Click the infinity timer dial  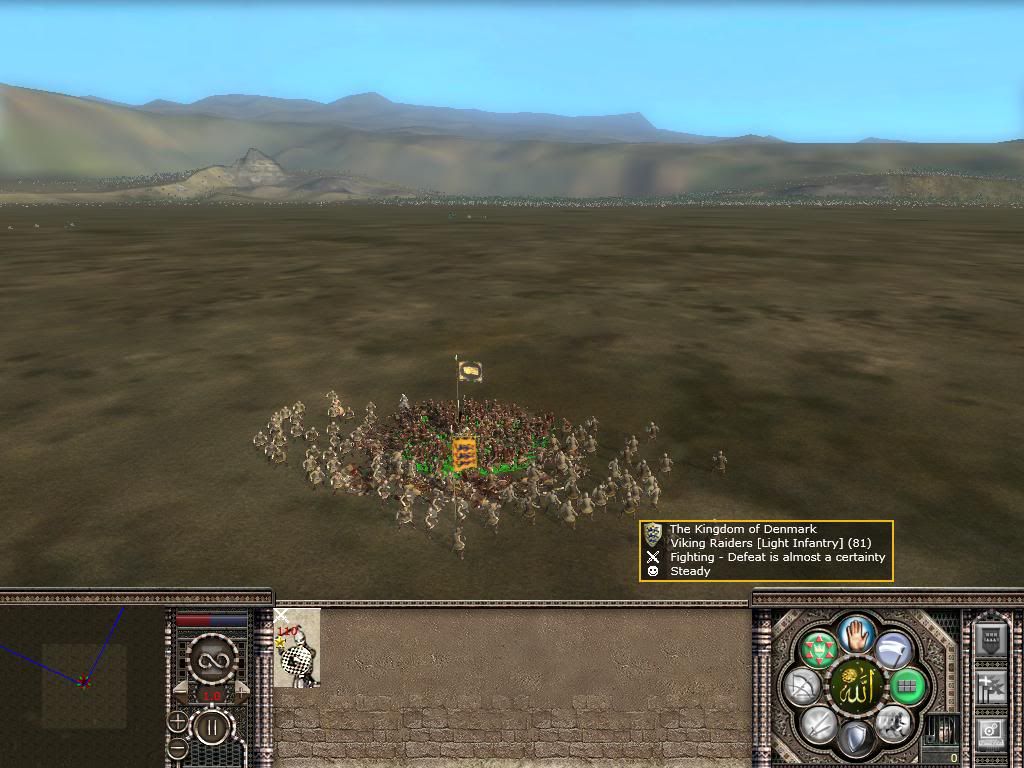pos(211,660)
